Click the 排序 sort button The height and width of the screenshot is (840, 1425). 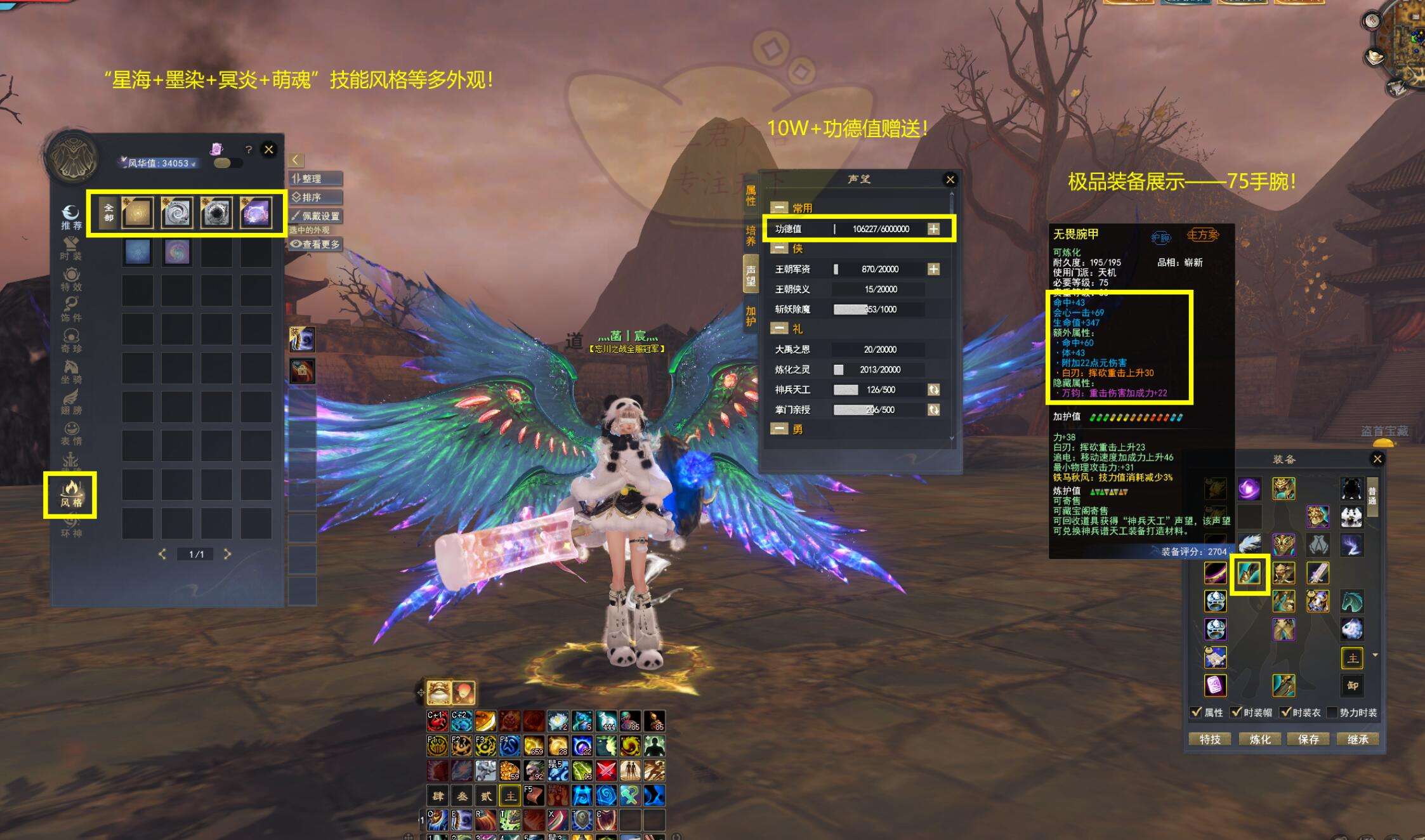point(315,197)
